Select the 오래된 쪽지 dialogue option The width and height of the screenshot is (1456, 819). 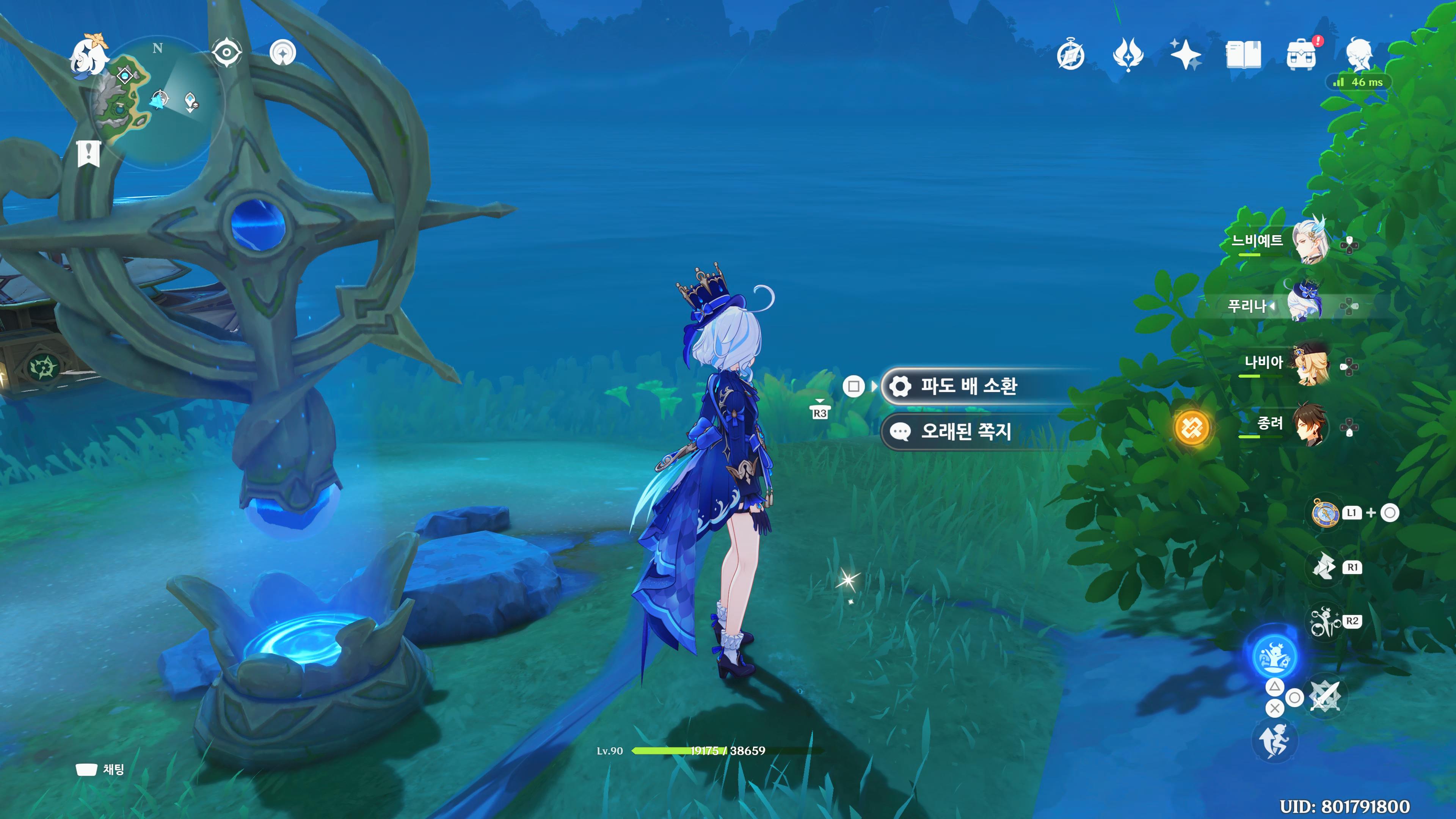[x=965, y=432]
